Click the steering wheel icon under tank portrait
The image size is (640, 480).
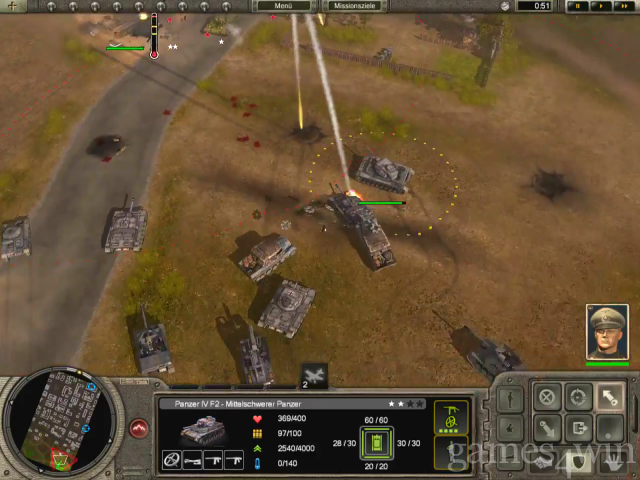[x=170, y=461]
